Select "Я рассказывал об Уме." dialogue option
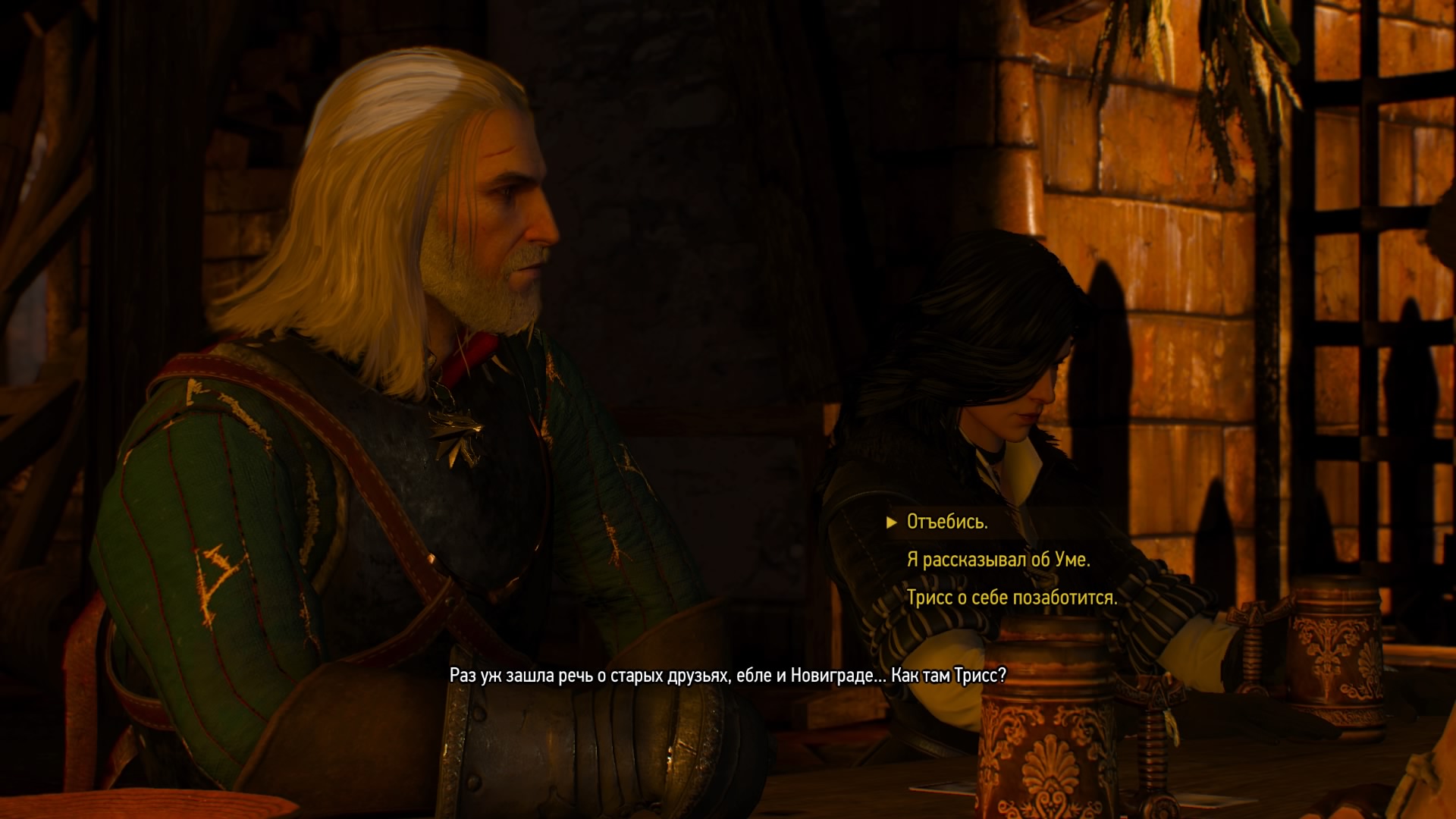 click(998, 560)
